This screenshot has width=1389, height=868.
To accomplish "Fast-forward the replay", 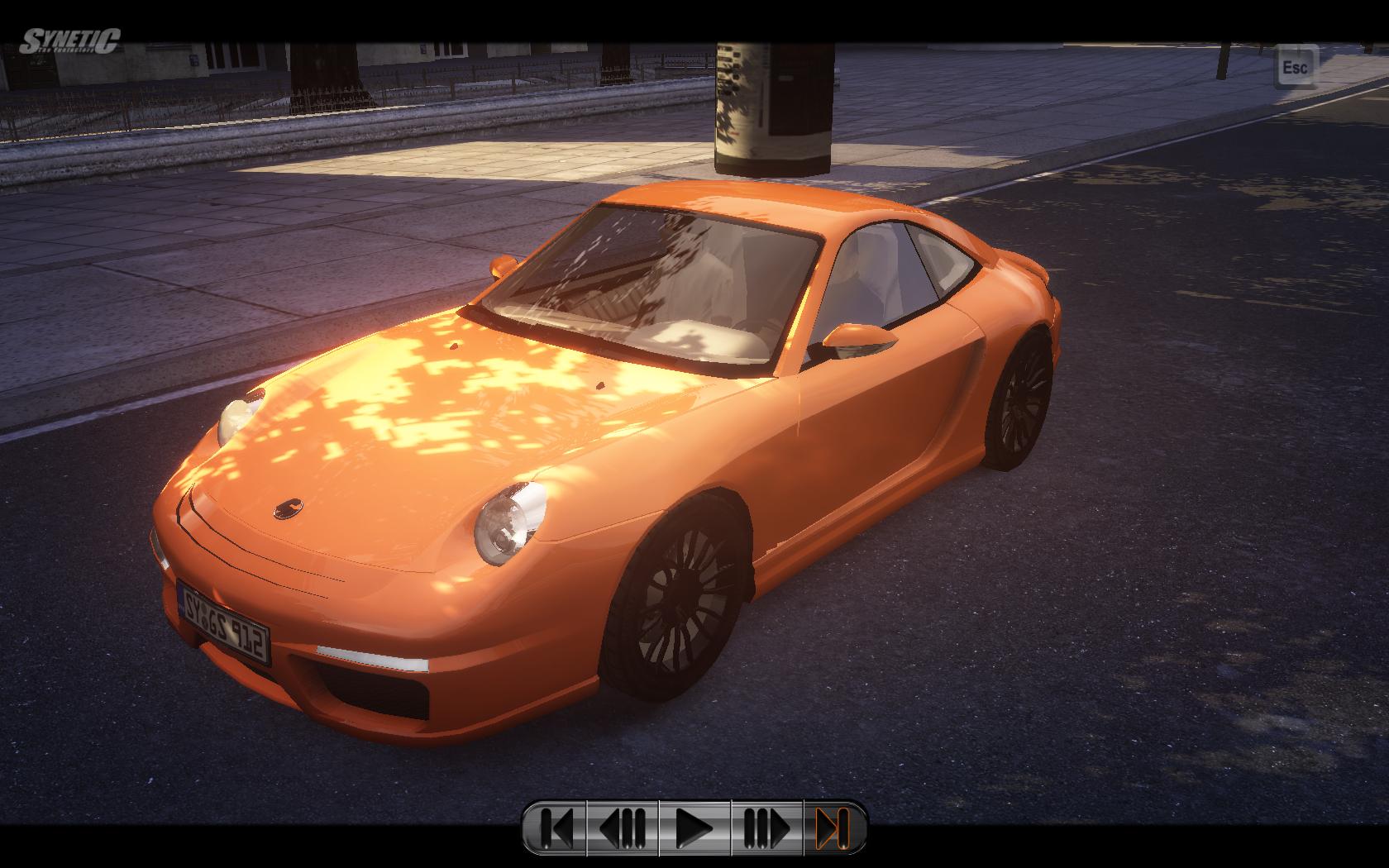I will 766,827.
